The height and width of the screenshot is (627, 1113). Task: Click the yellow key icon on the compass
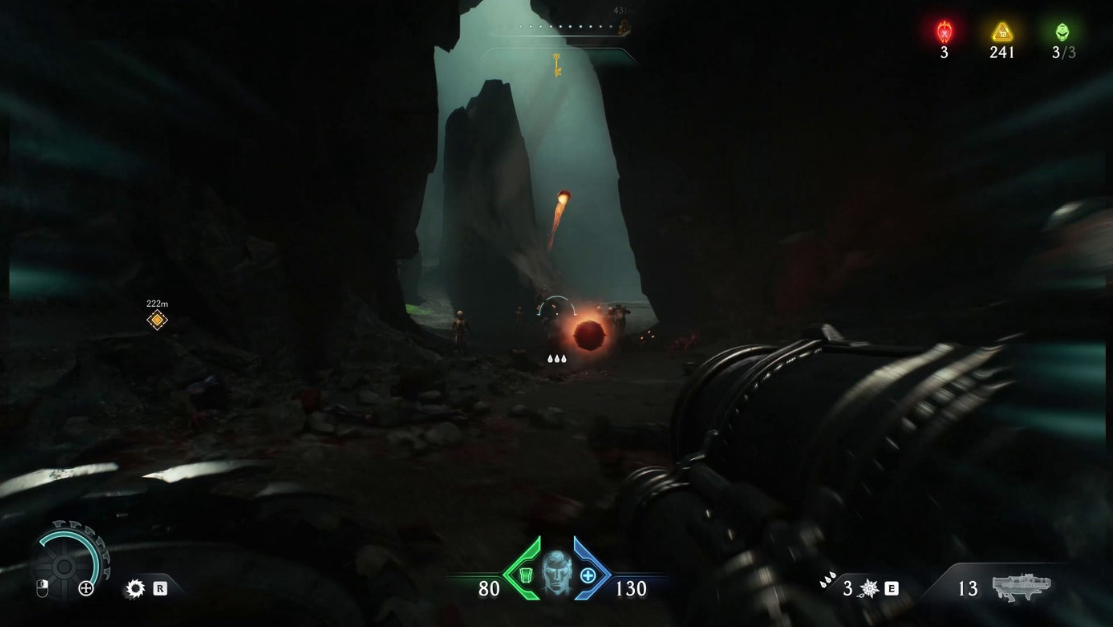coord(557,65)
